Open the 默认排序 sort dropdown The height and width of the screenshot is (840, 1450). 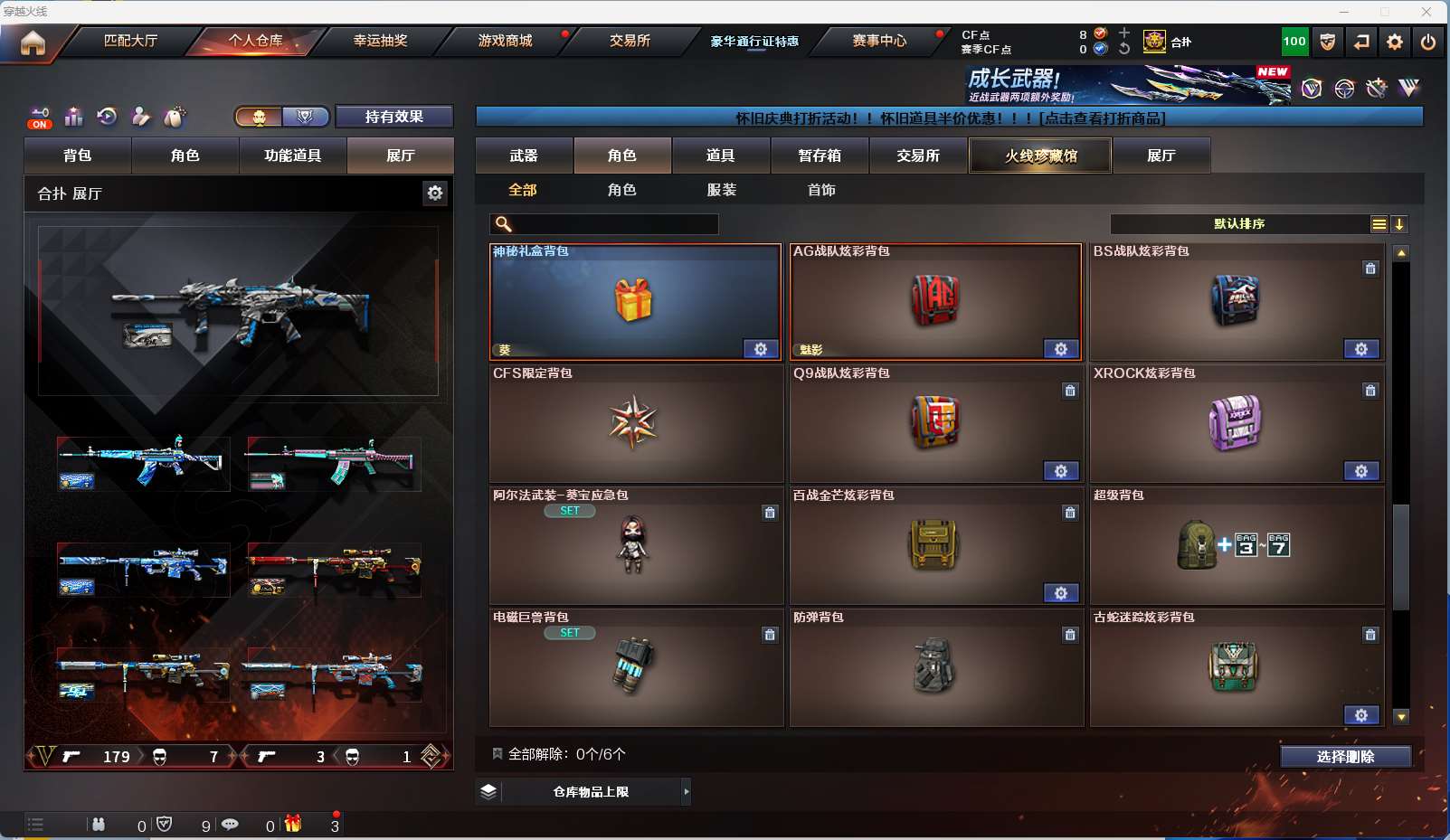point(1239,224)
